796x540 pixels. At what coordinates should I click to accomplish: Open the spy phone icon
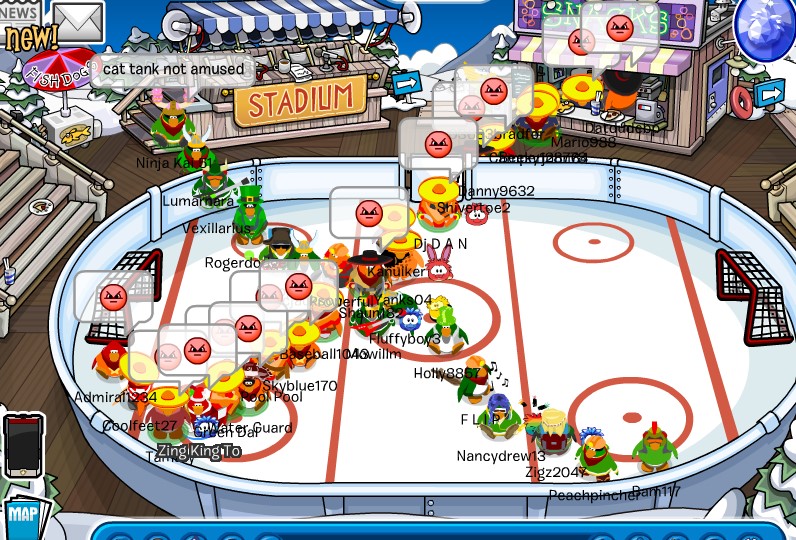pyautogui.click(x=22, y=445)
